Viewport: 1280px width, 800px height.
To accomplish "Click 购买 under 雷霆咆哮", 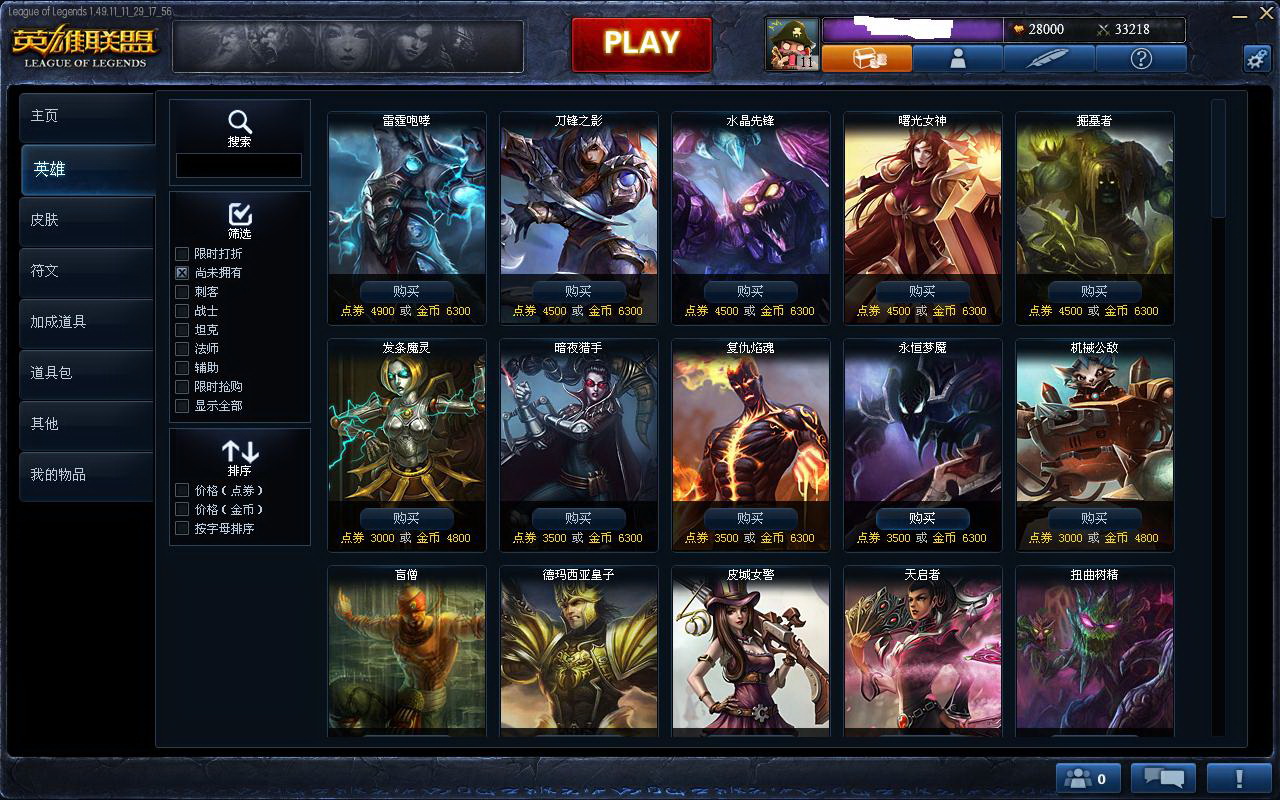I will [406, 291].
